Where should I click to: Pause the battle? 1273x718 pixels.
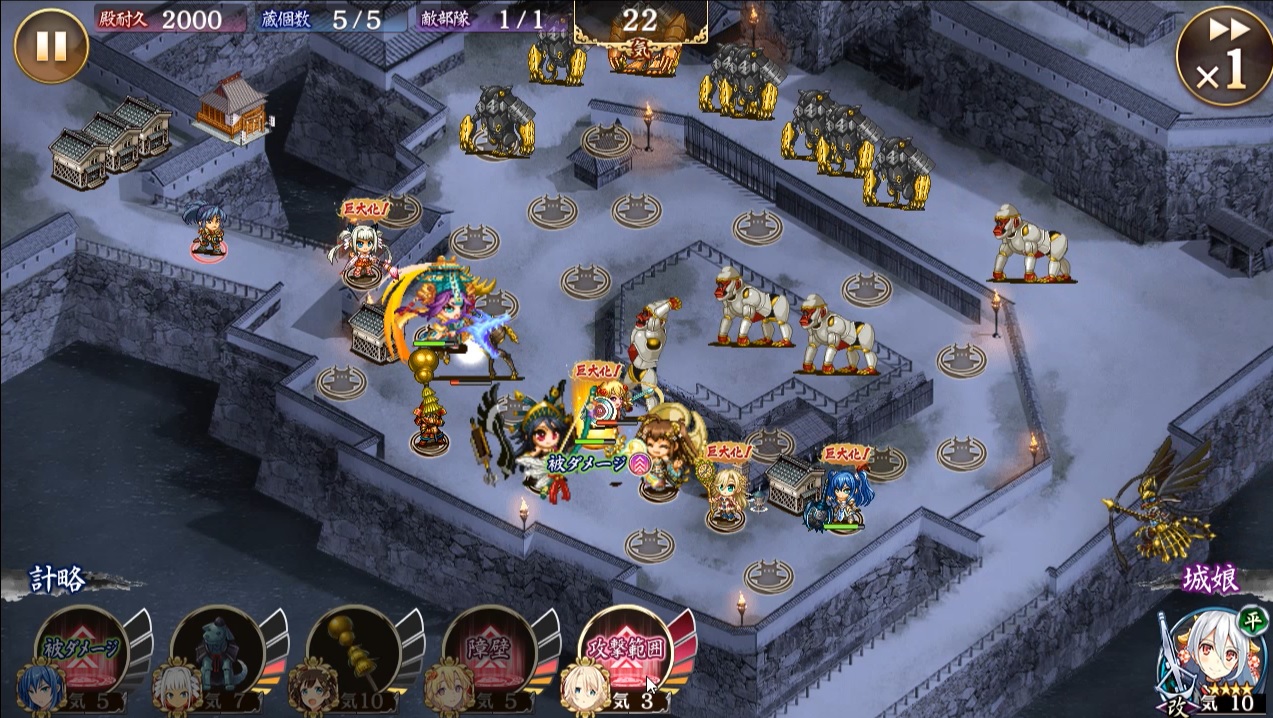click(x=51, y=46)
